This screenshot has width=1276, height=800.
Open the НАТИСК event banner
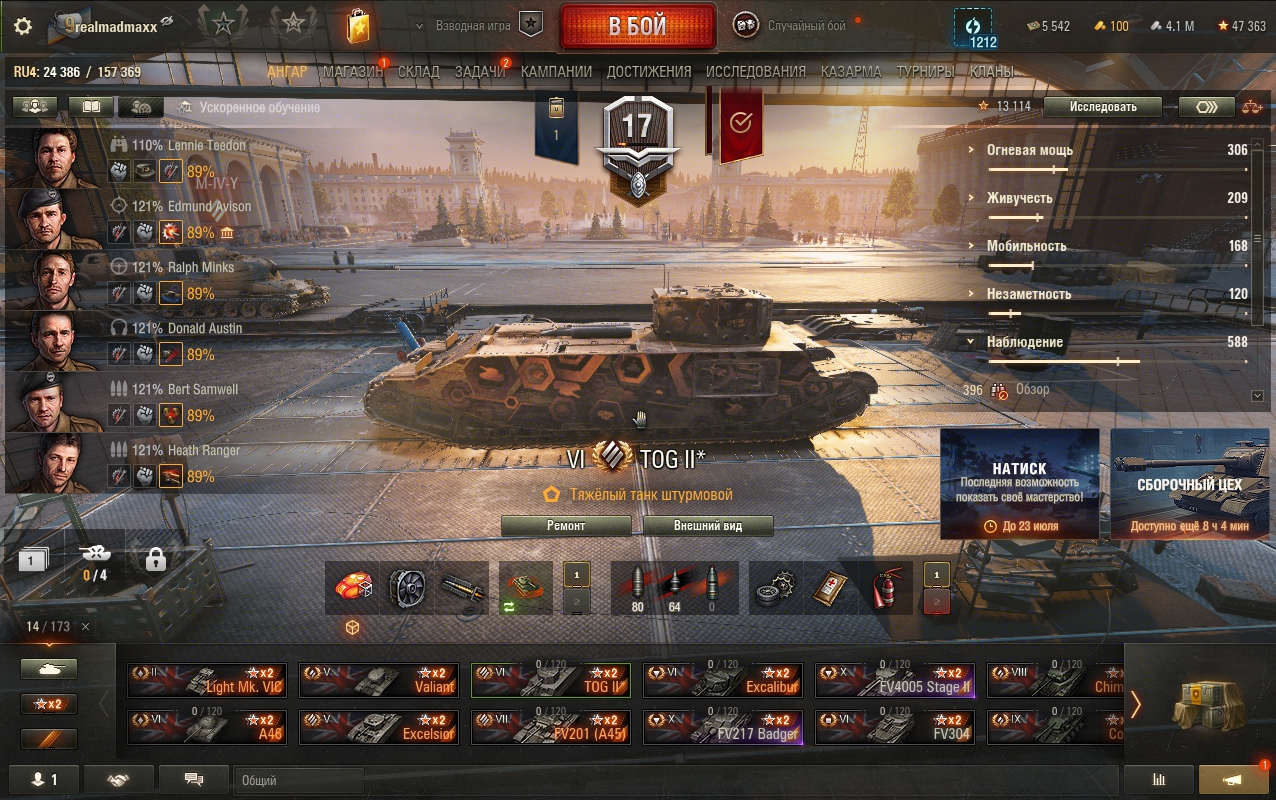click(1019, 484)
